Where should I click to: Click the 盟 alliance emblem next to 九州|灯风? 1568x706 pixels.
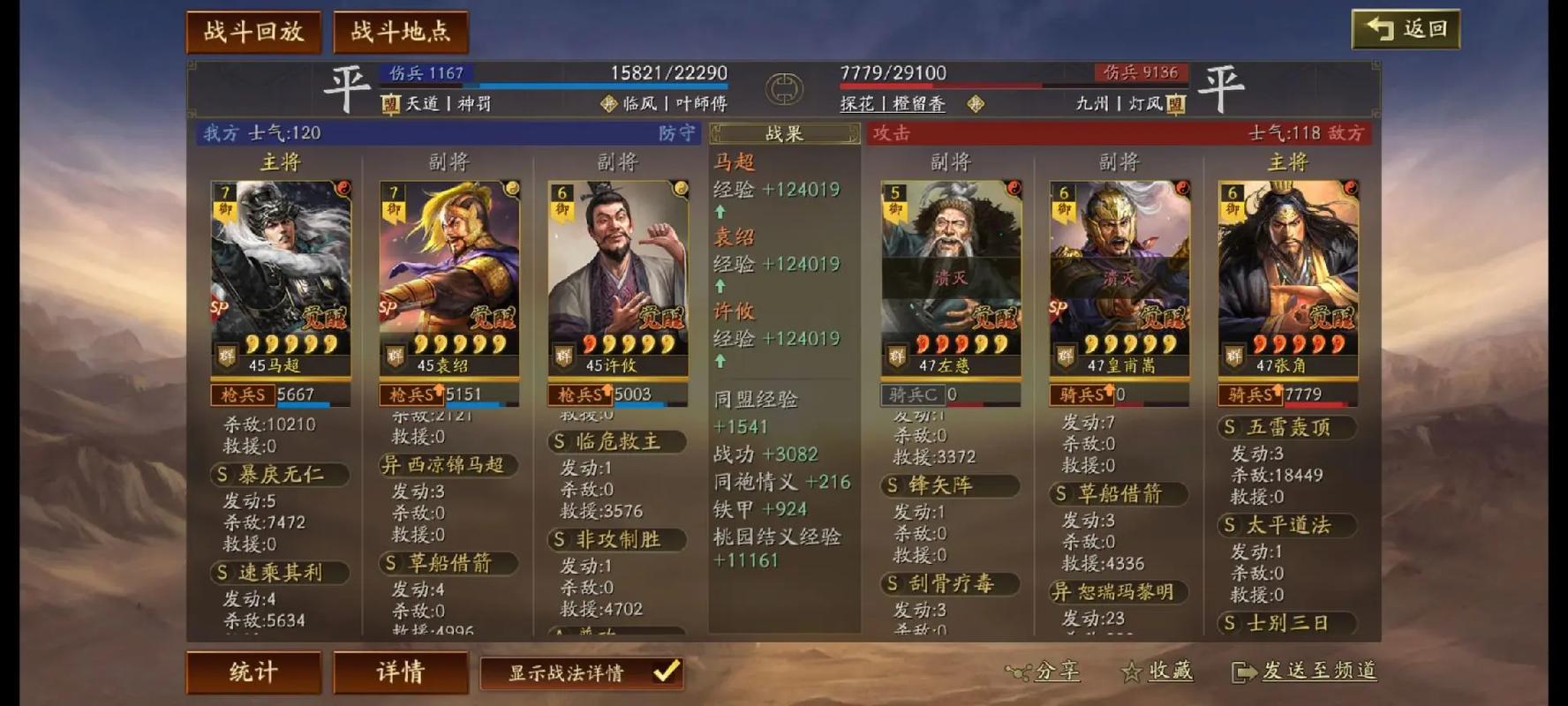(1174, 104)
